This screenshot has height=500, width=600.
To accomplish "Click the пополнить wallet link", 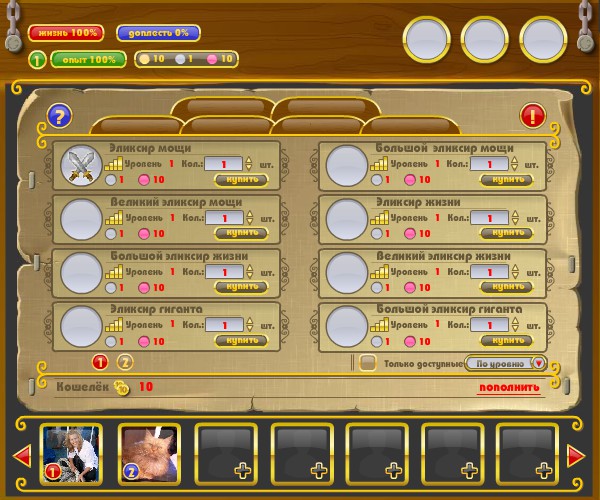I will 509,388.
